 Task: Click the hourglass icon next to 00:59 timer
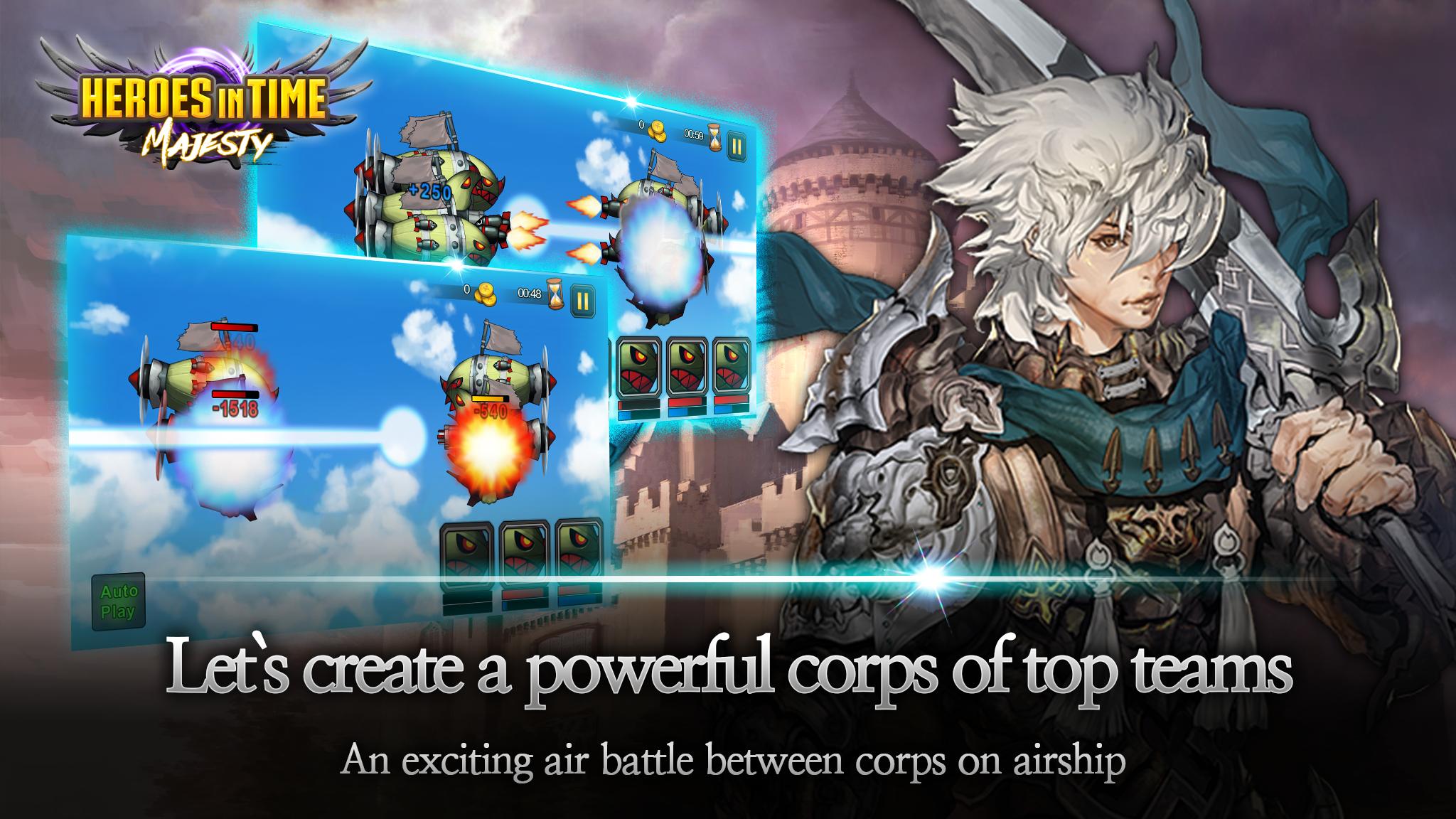point(713,137)
